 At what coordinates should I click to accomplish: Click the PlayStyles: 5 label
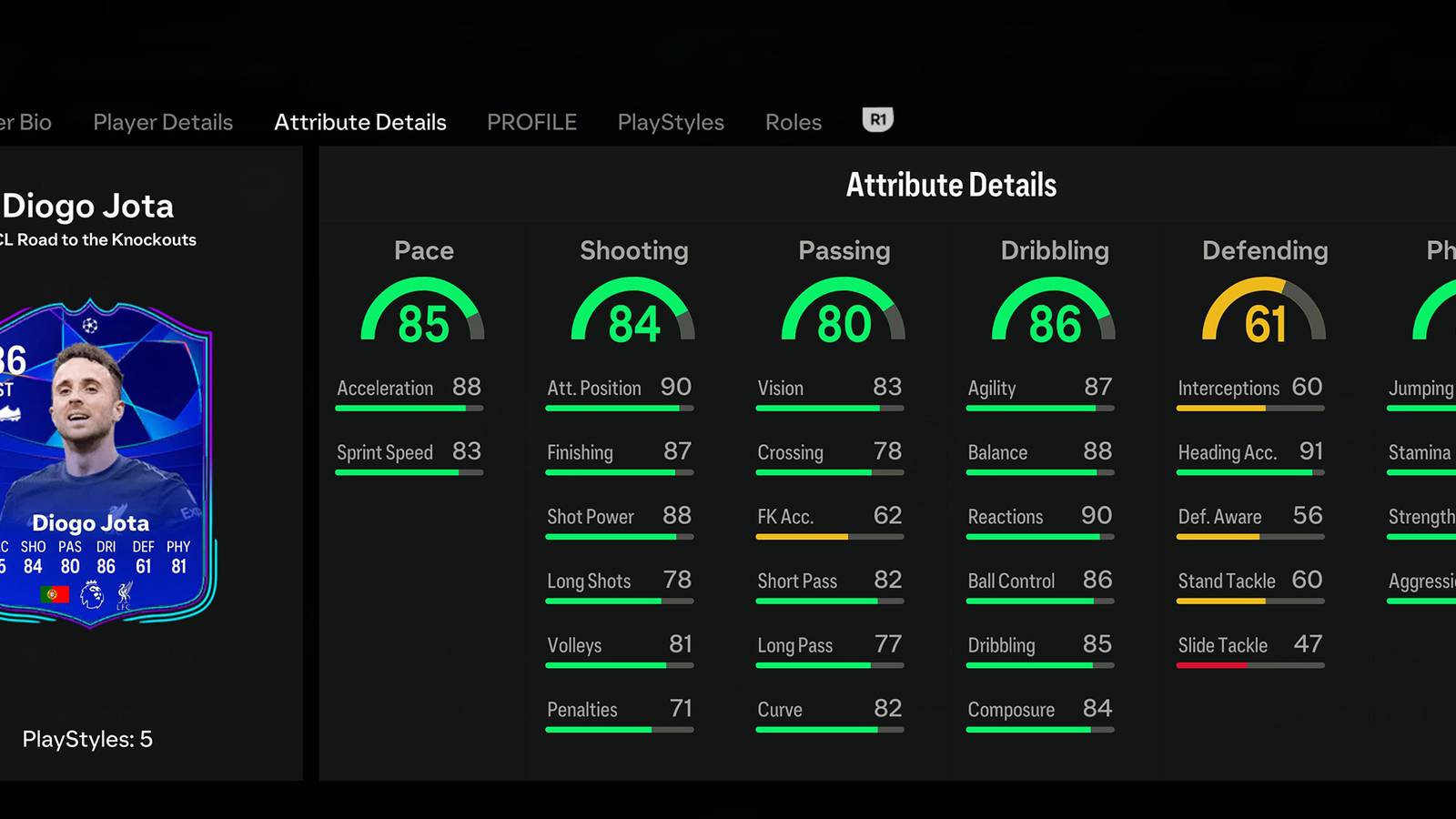pos(88,740)
